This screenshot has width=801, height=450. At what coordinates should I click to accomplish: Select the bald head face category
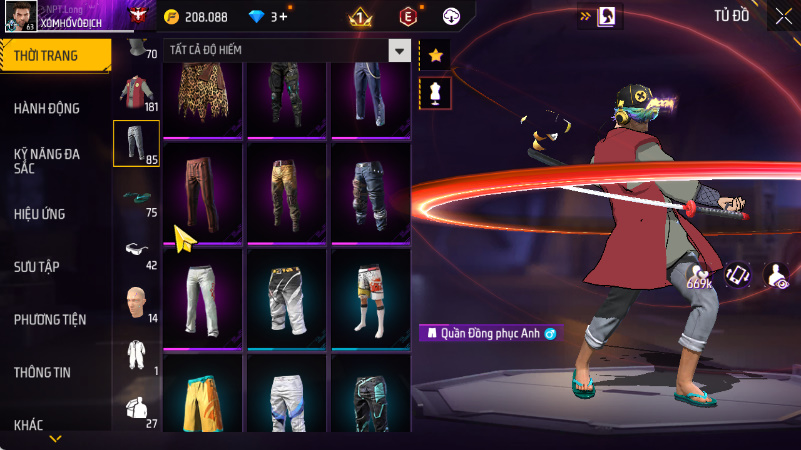pyautogui.click(x=136, y=303)
